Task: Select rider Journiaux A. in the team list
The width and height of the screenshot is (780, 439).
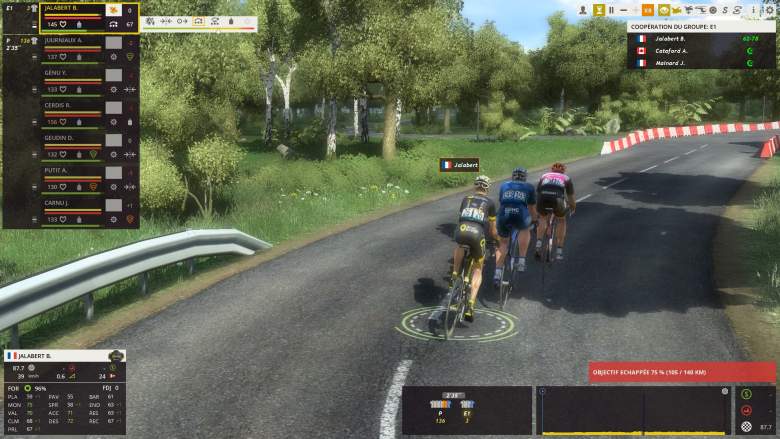Action: [x=63, y=40]
